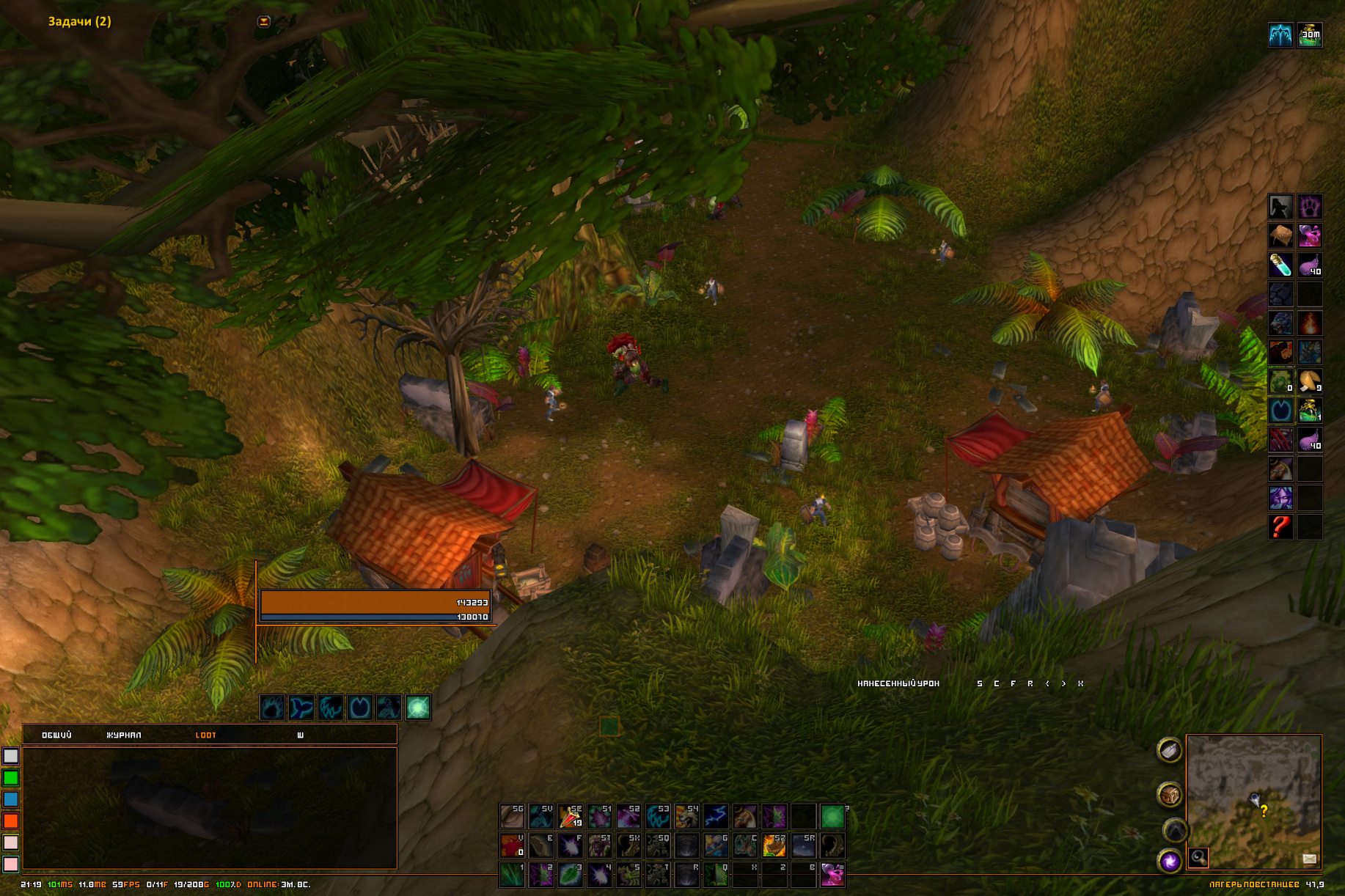The height and width of the screenshot is (896, 1345).
Task: Activate the blue lightning bolt ability
Action: 716,815
